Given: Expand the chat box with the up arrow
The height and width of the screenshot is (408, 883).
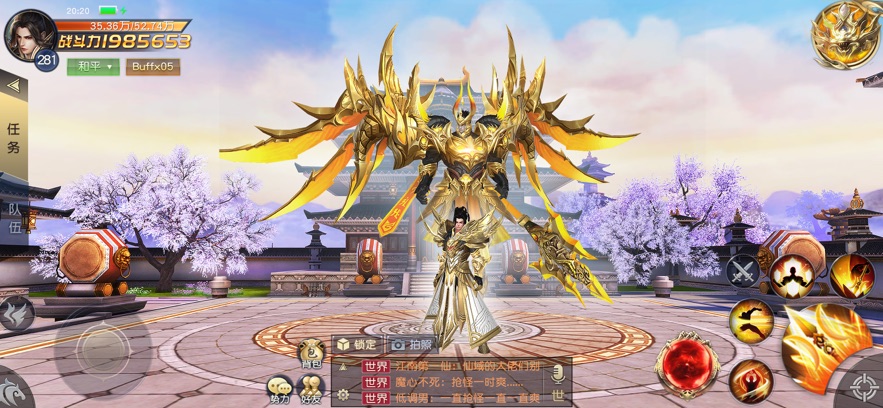Looking at the screenshot, I should click(x=343, y=366).
